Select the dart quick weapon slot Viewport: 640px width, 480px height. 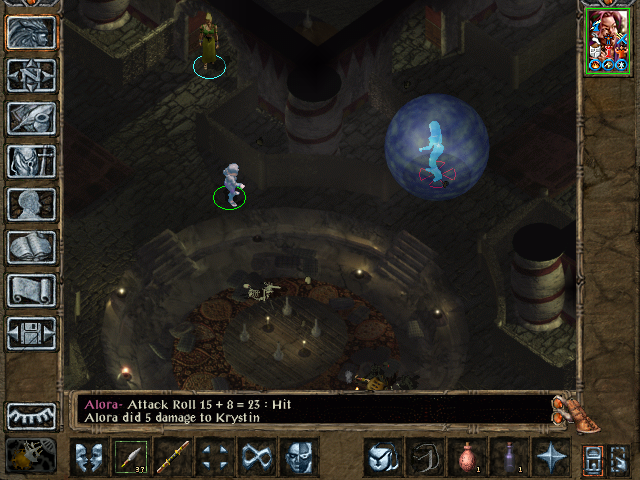coord(130,457)
